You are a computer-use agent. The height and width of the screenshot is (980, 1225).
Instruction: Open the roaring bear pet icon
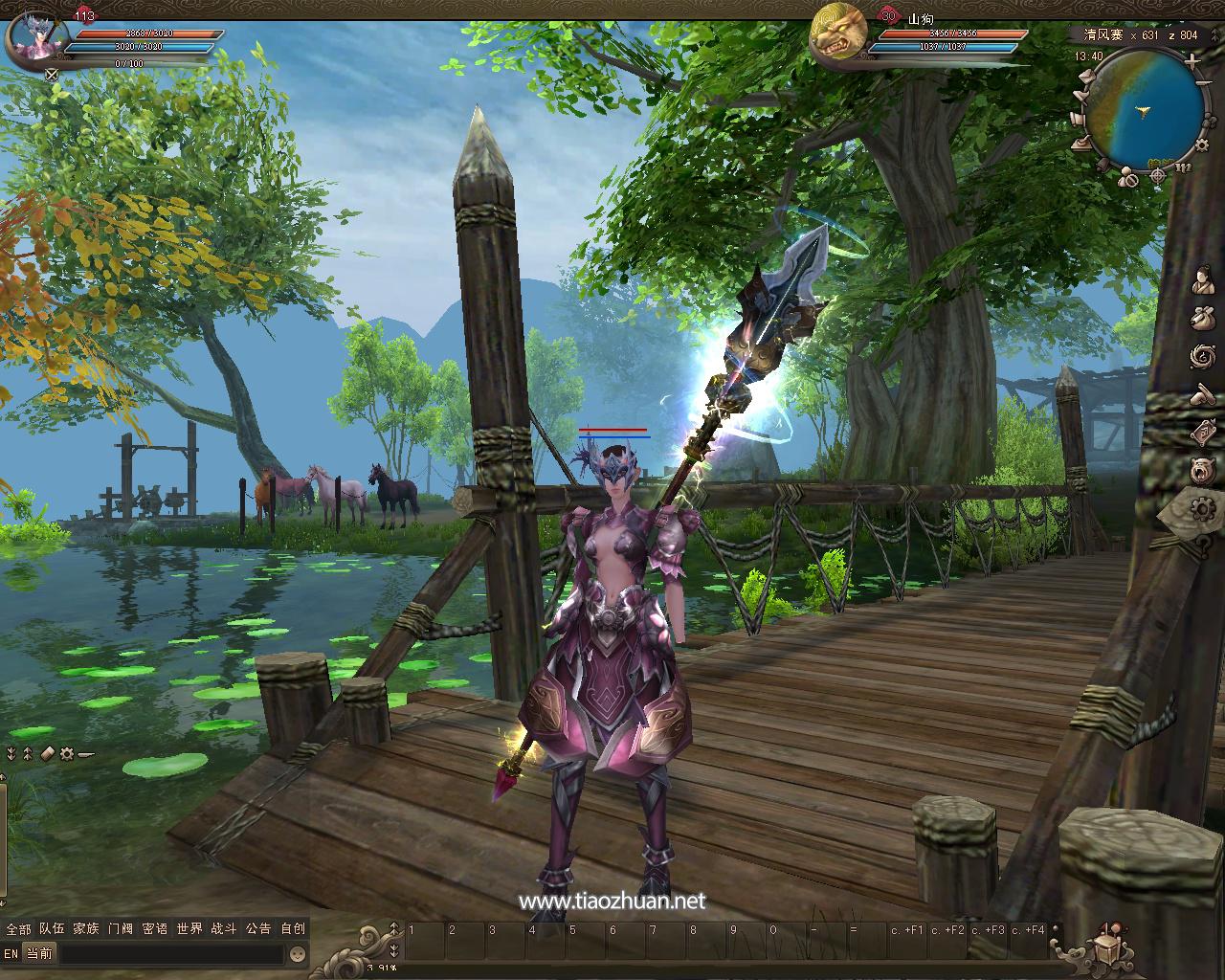[x=1203, y=470]
